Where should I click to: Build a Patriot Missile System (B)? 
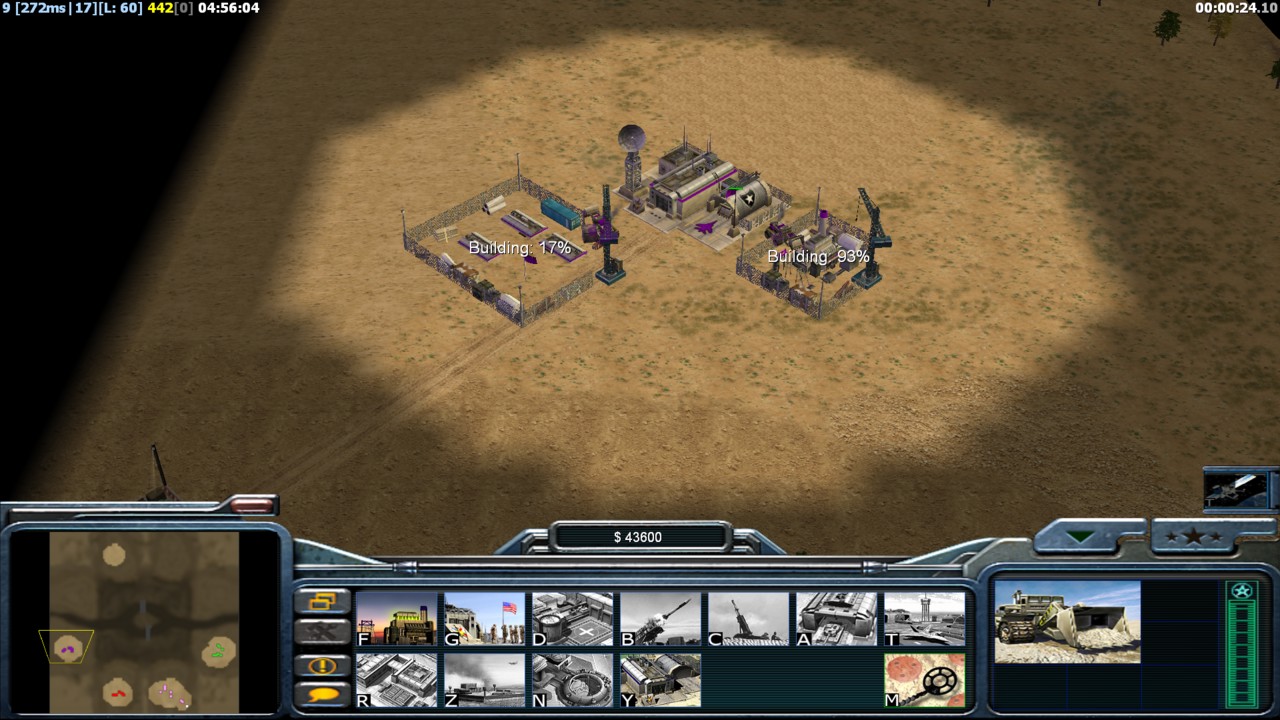point(661,619)
